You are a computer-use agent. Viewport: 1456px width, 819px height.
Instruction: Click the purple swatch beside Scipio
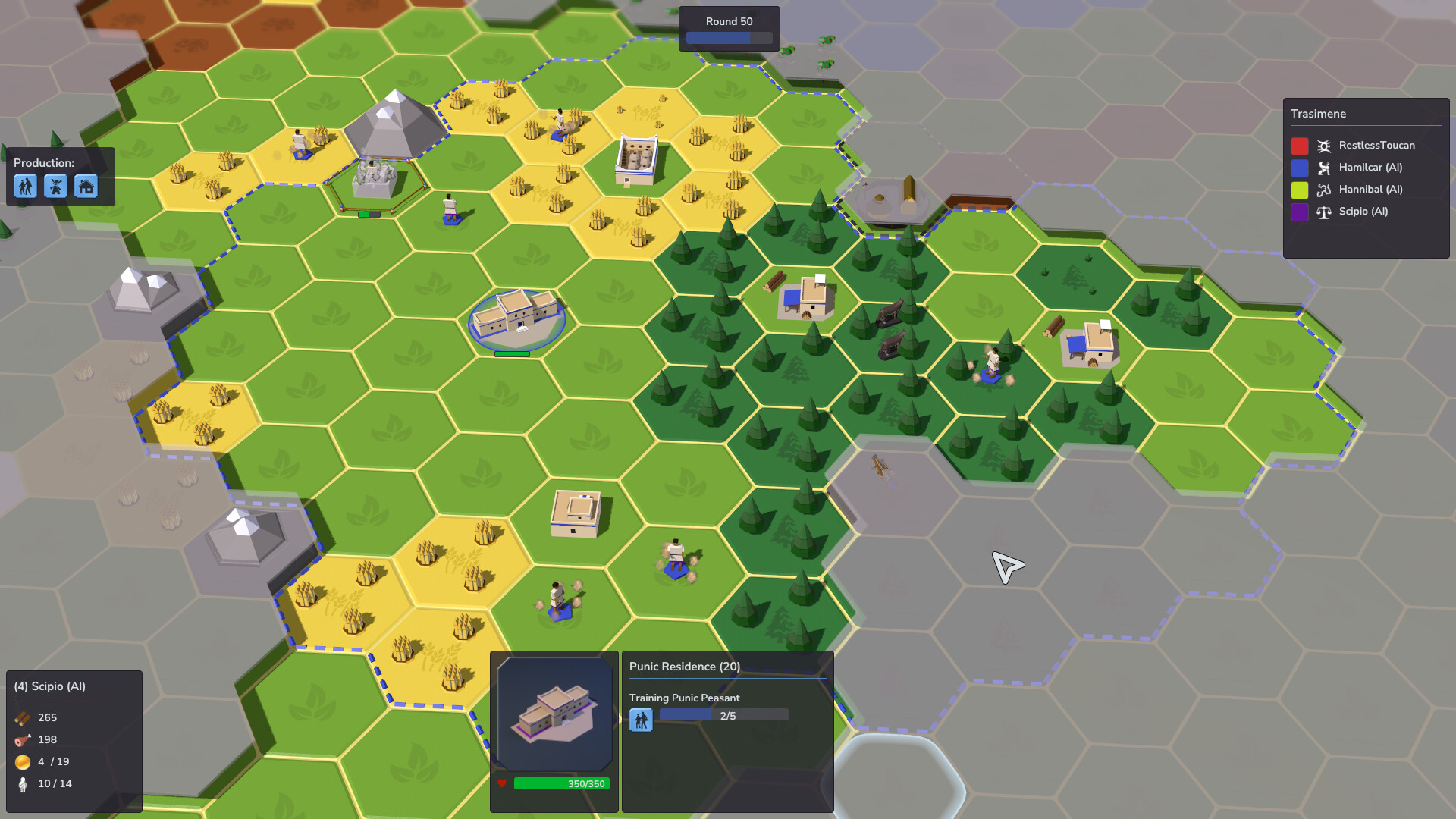click(1298, 212)
